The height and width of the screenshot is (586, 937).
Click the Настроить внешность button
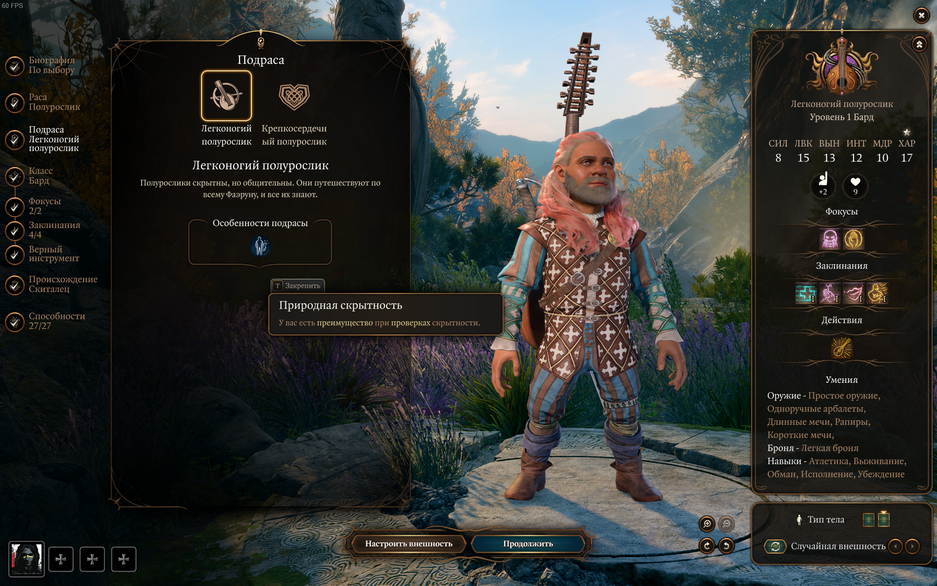tap(408, 544)
